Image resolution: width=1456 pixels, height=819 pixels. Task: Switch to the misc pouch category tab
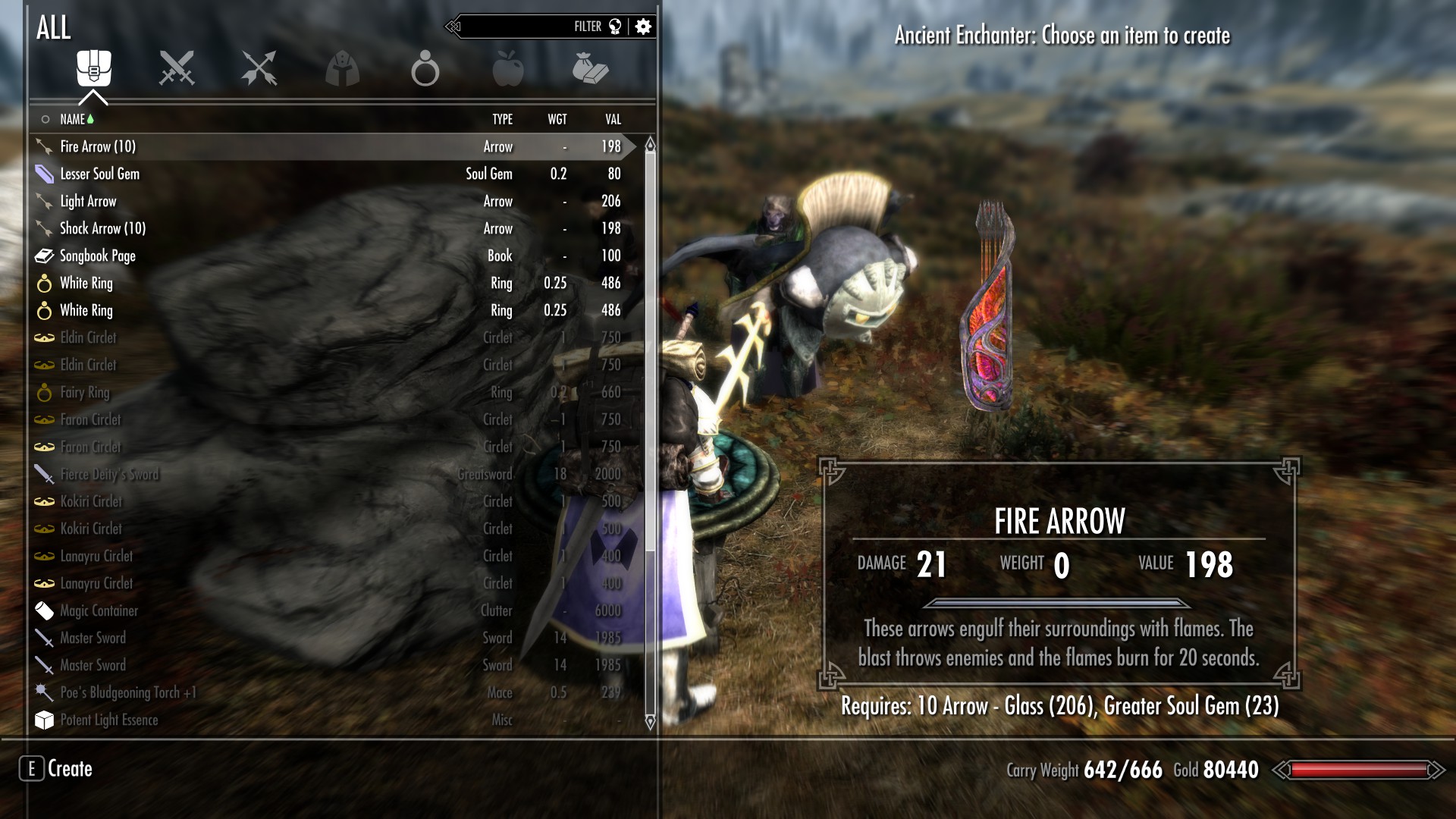[x=590, y=68]
